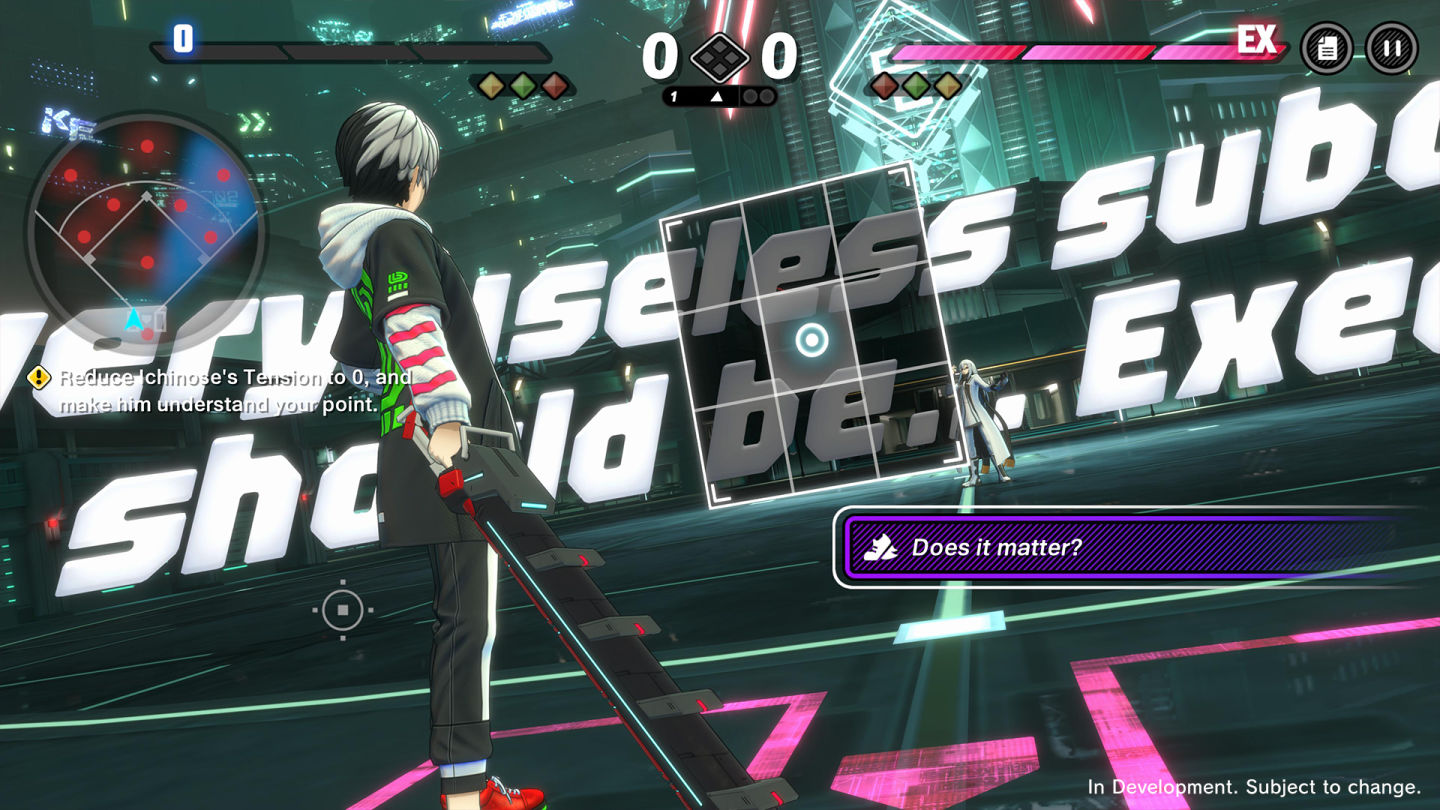1440x810 pixels.
Task: Select the center target of the strike zone
Action: [811, 340]
